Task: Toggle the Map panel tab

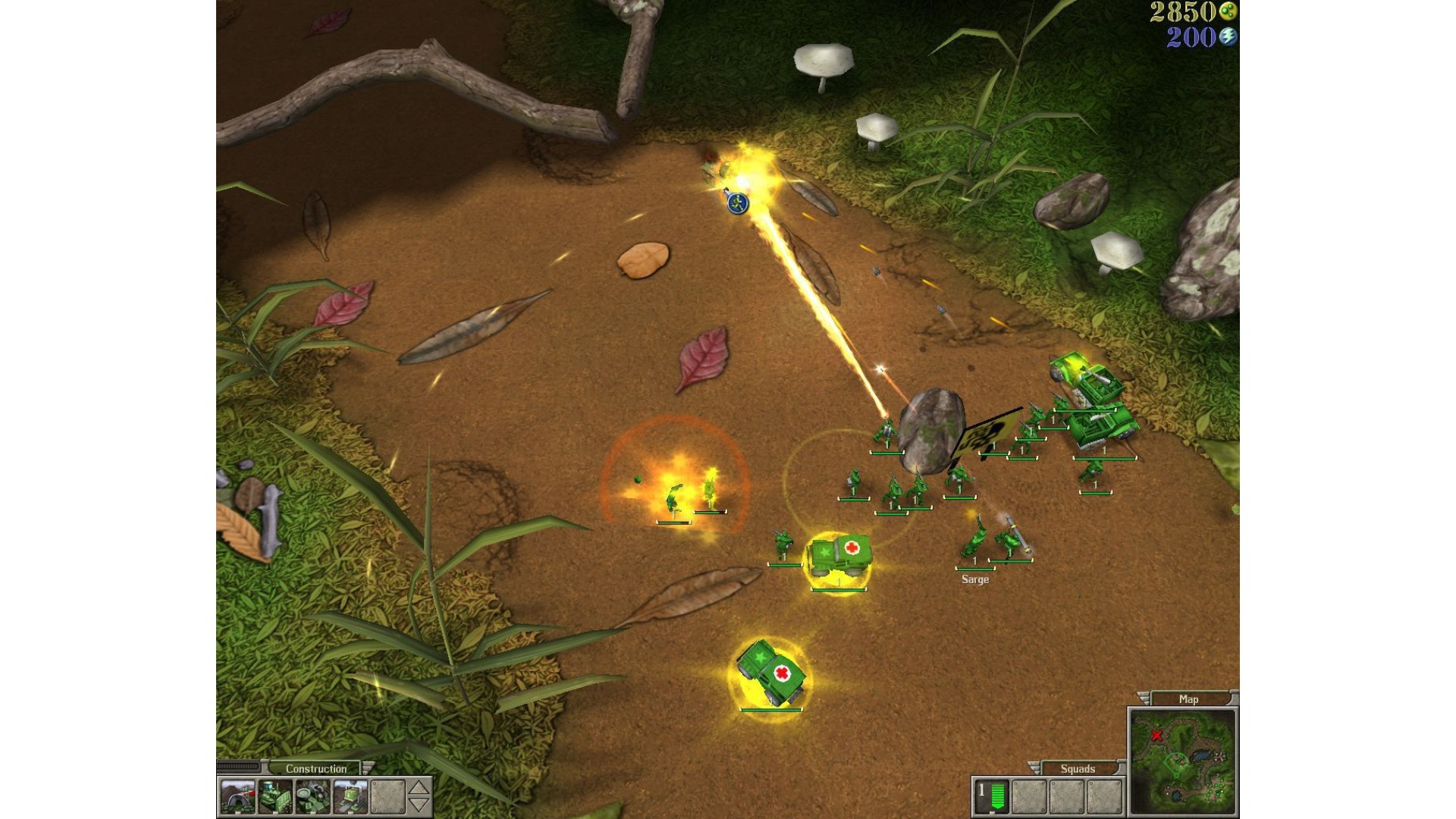Action: [1188, 699]
